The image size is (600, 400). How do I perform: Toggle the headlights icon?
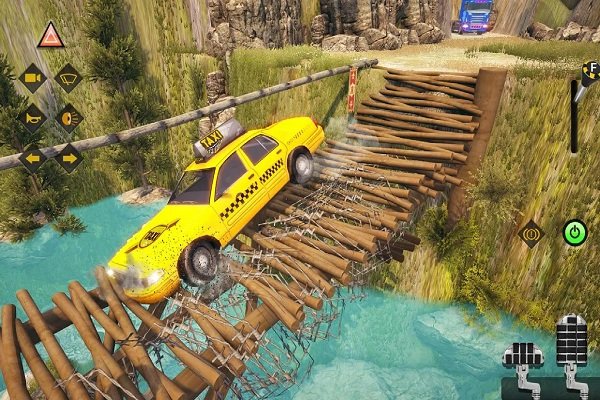point(68,117)
